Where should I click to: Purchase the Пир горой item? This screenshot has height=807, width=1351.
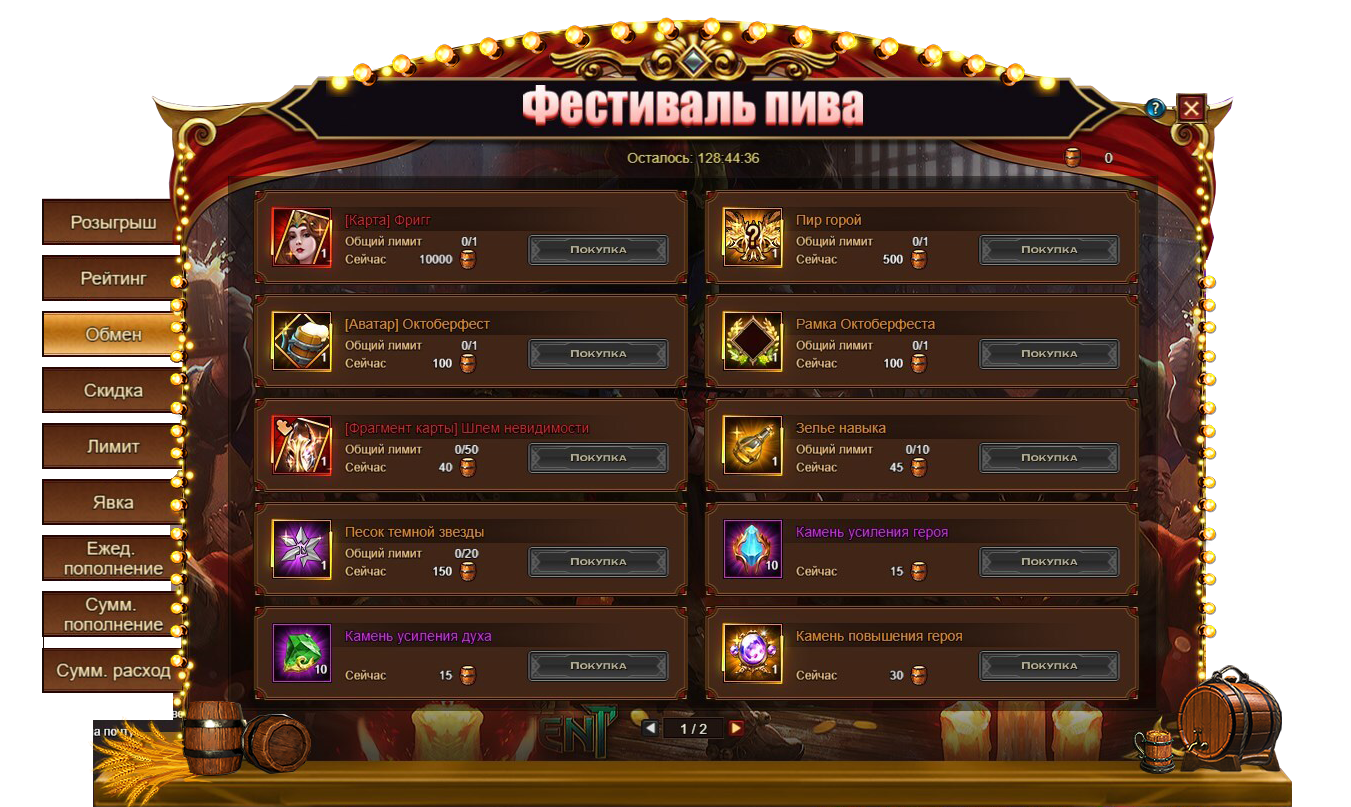(1049, 250)
